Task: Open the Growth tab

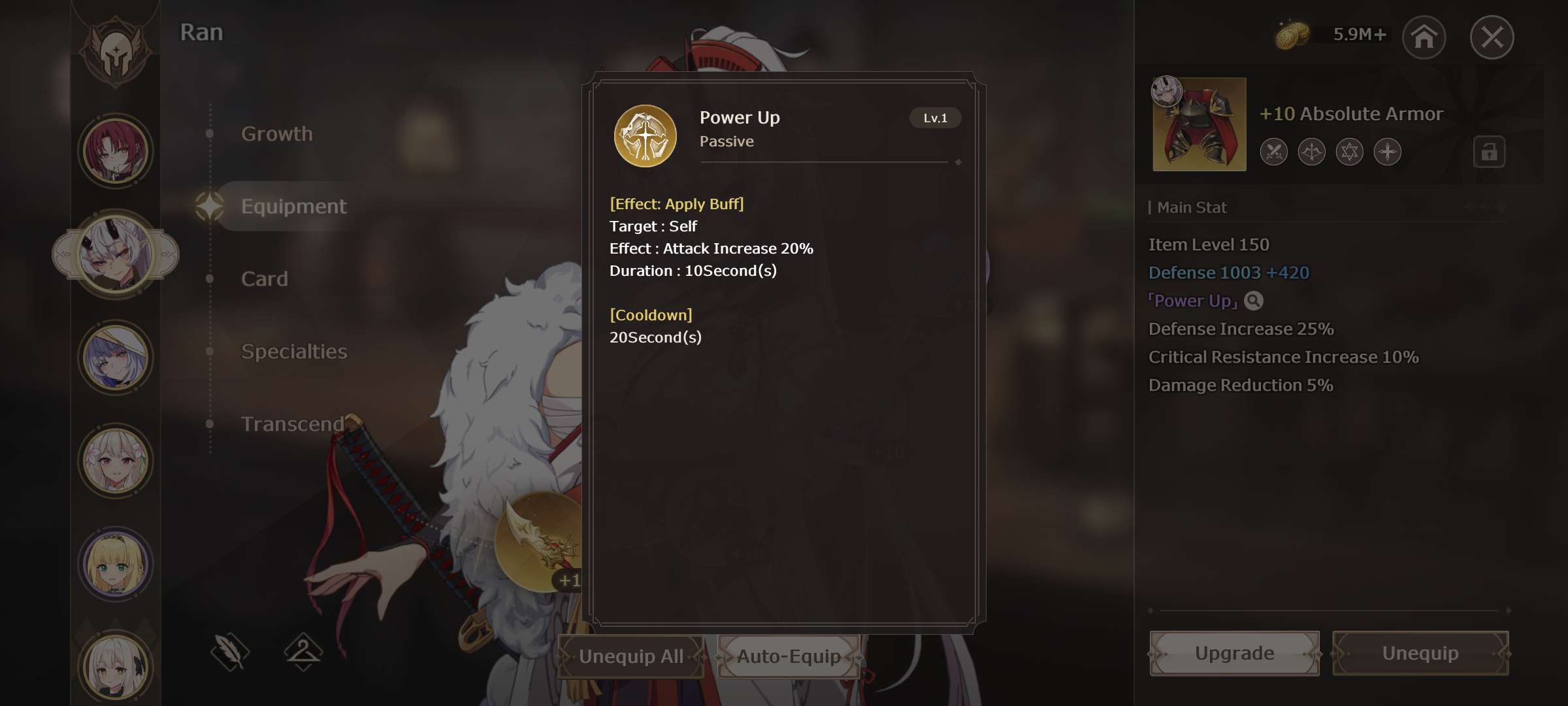Action: [277, 134]
